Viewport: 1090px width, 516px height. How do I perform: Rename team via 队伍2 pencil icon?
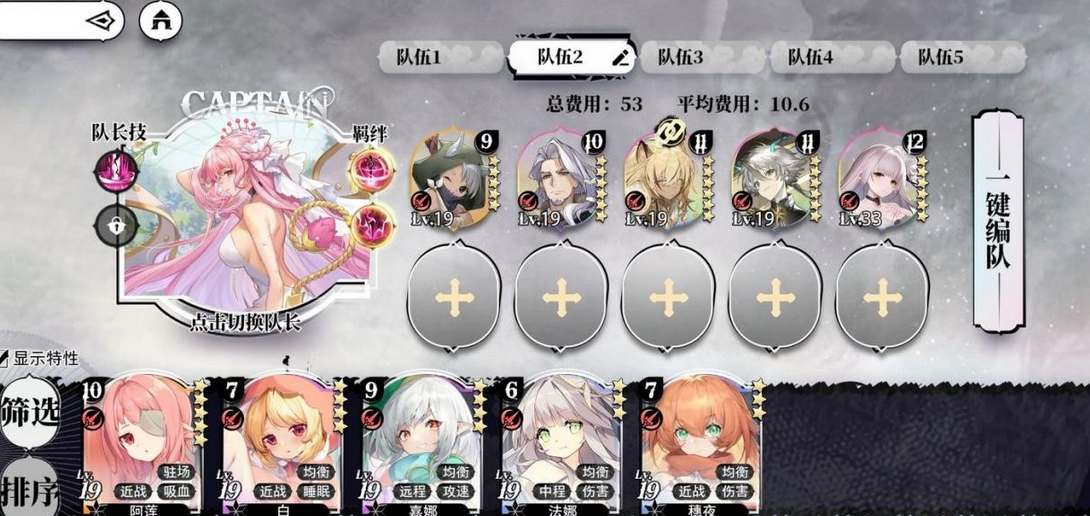[x=622, y=57]
